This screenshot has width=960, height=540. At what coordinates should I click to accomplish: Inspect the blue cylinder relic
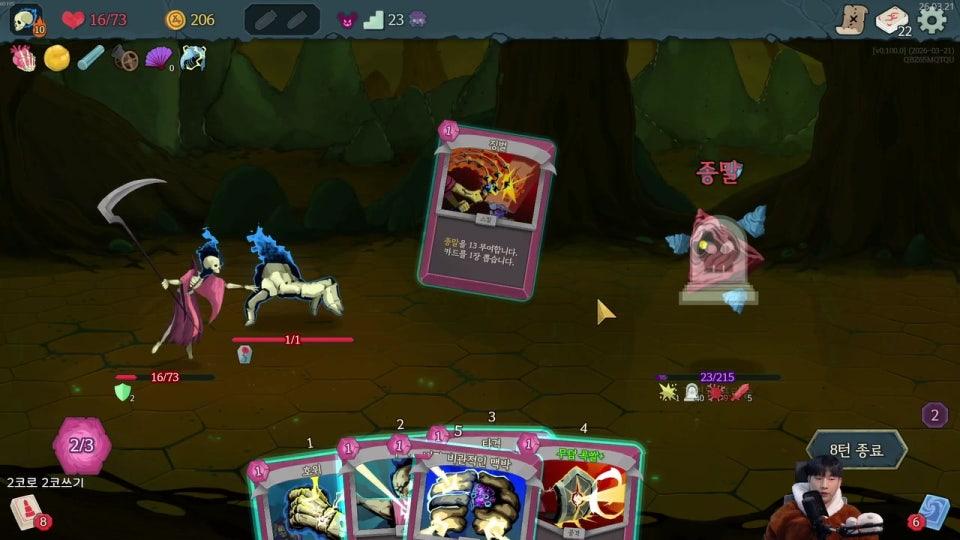tap(91, 58)
